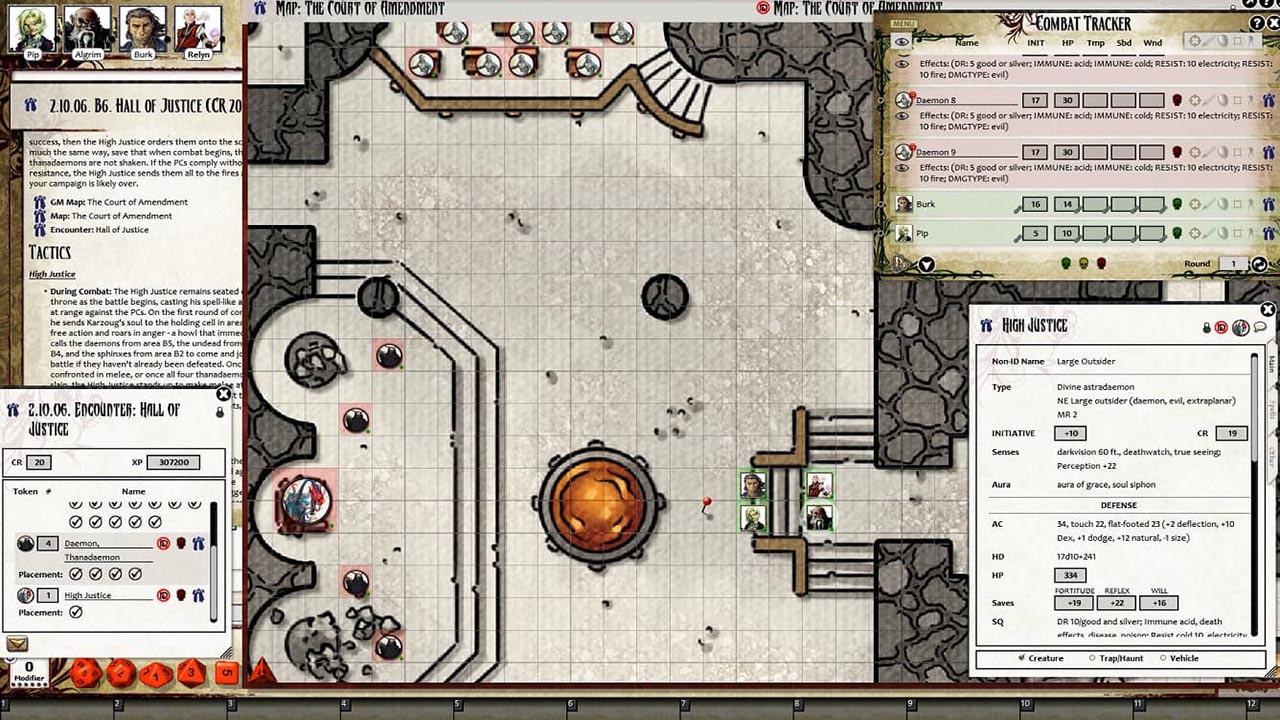The image size is (1280, 720).
Task: Click the red ID badge on High Justice window
Action: coord(1221,327)
